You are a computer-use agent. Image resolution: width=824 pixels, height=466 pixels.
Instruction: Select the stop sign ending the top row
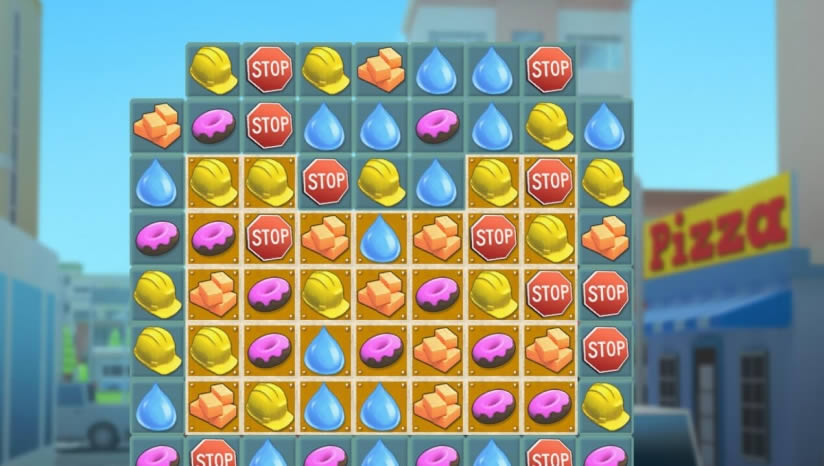coord(548,70)
